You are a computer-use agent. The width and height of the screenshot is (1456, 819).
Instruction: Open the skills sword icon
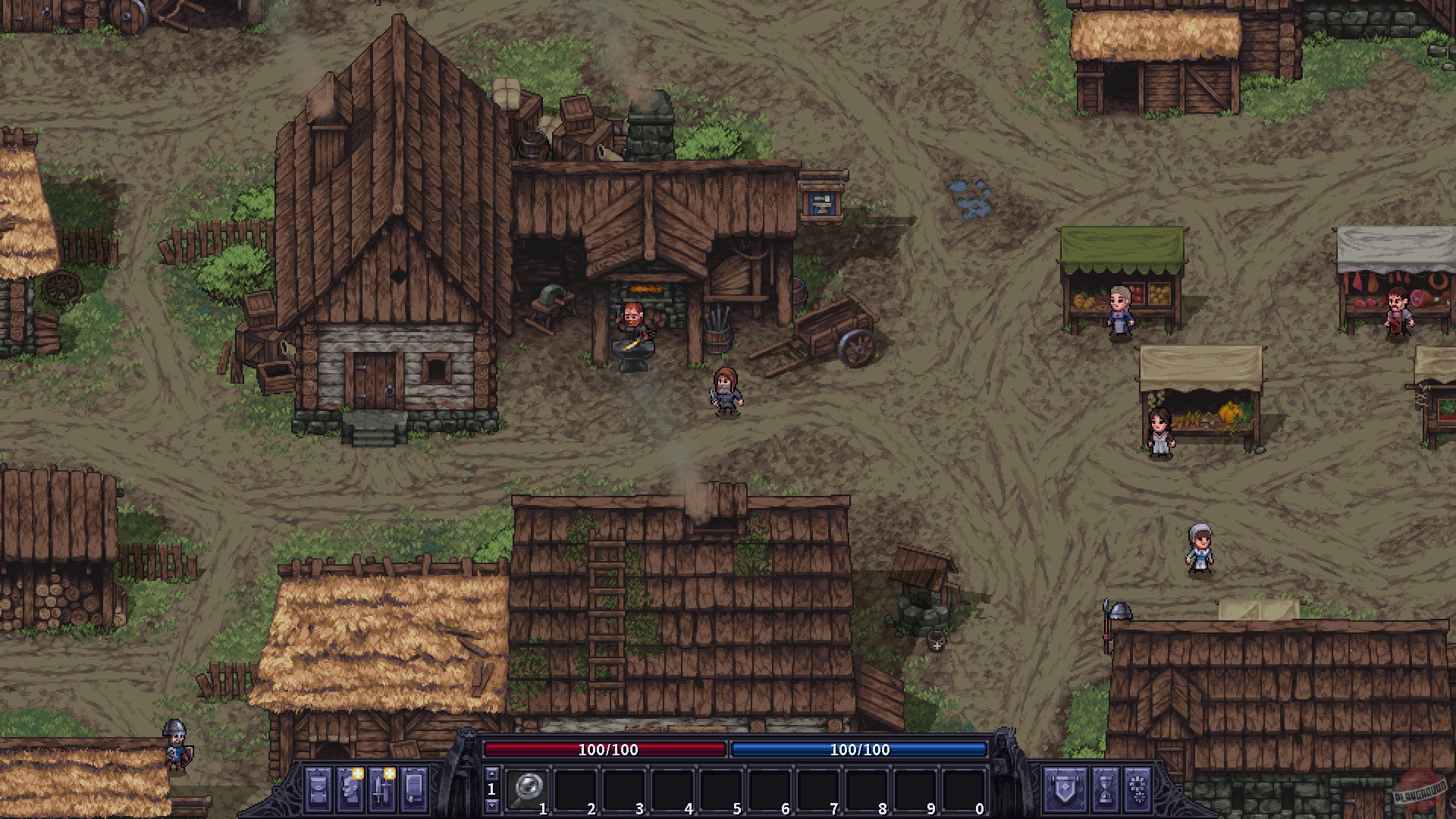coord(383,789)
